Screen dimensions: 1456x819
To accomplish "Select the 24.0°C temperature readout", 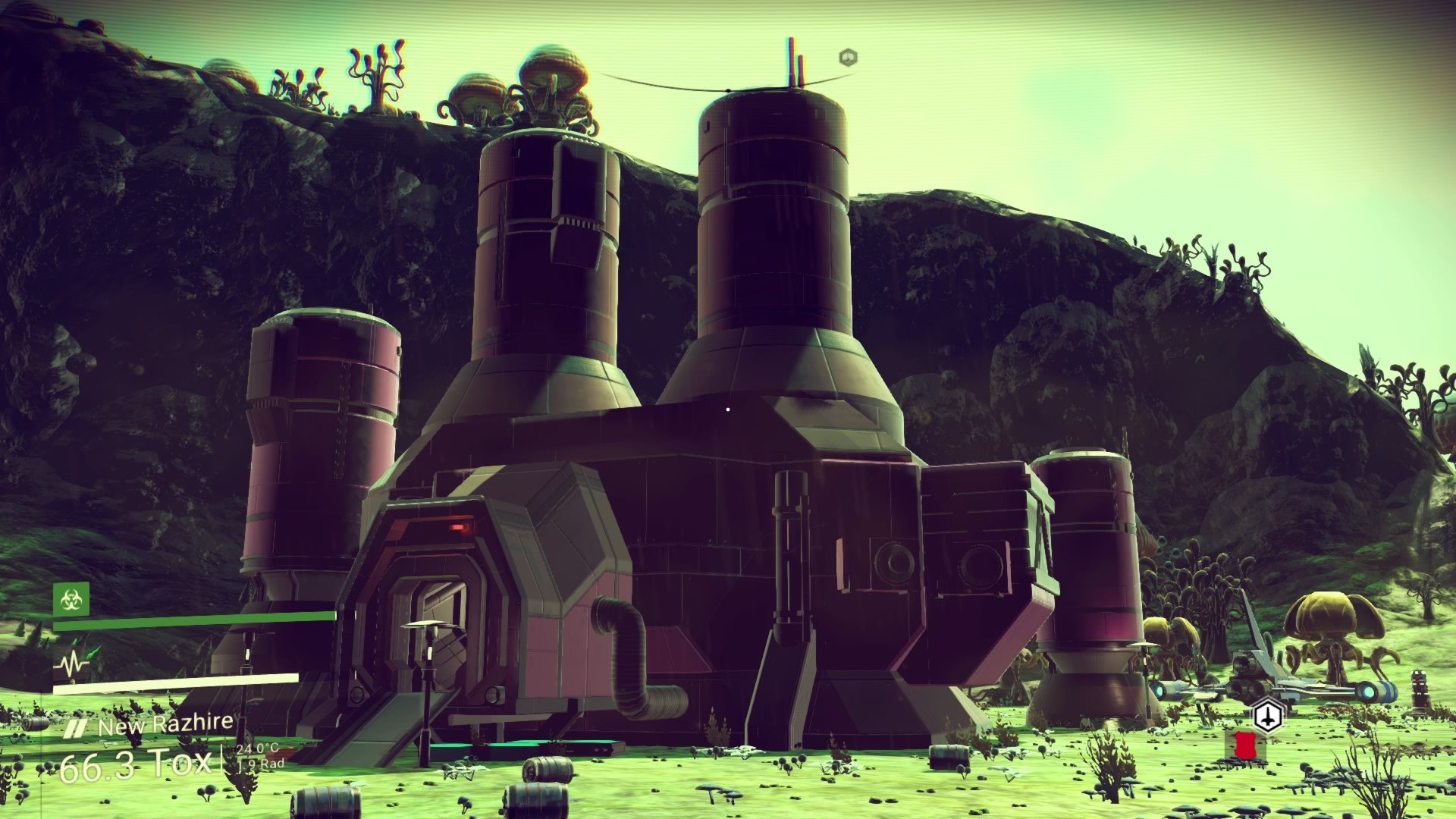I will coord(259,749).
